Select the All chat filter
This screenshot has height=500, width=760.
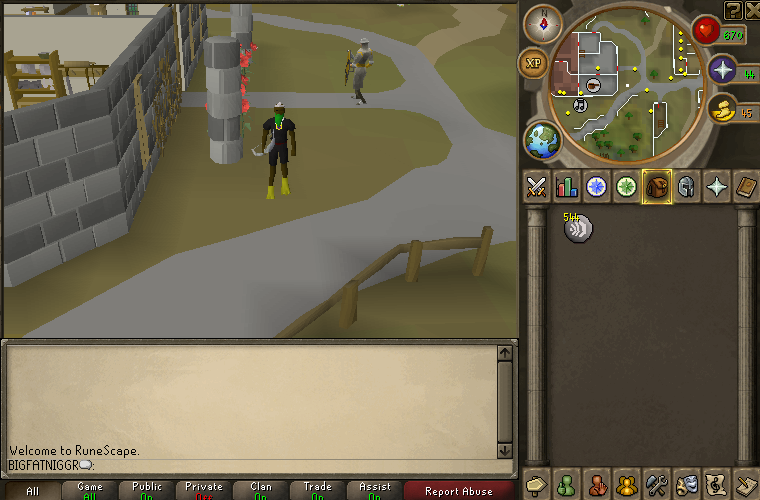pos(33,491)
